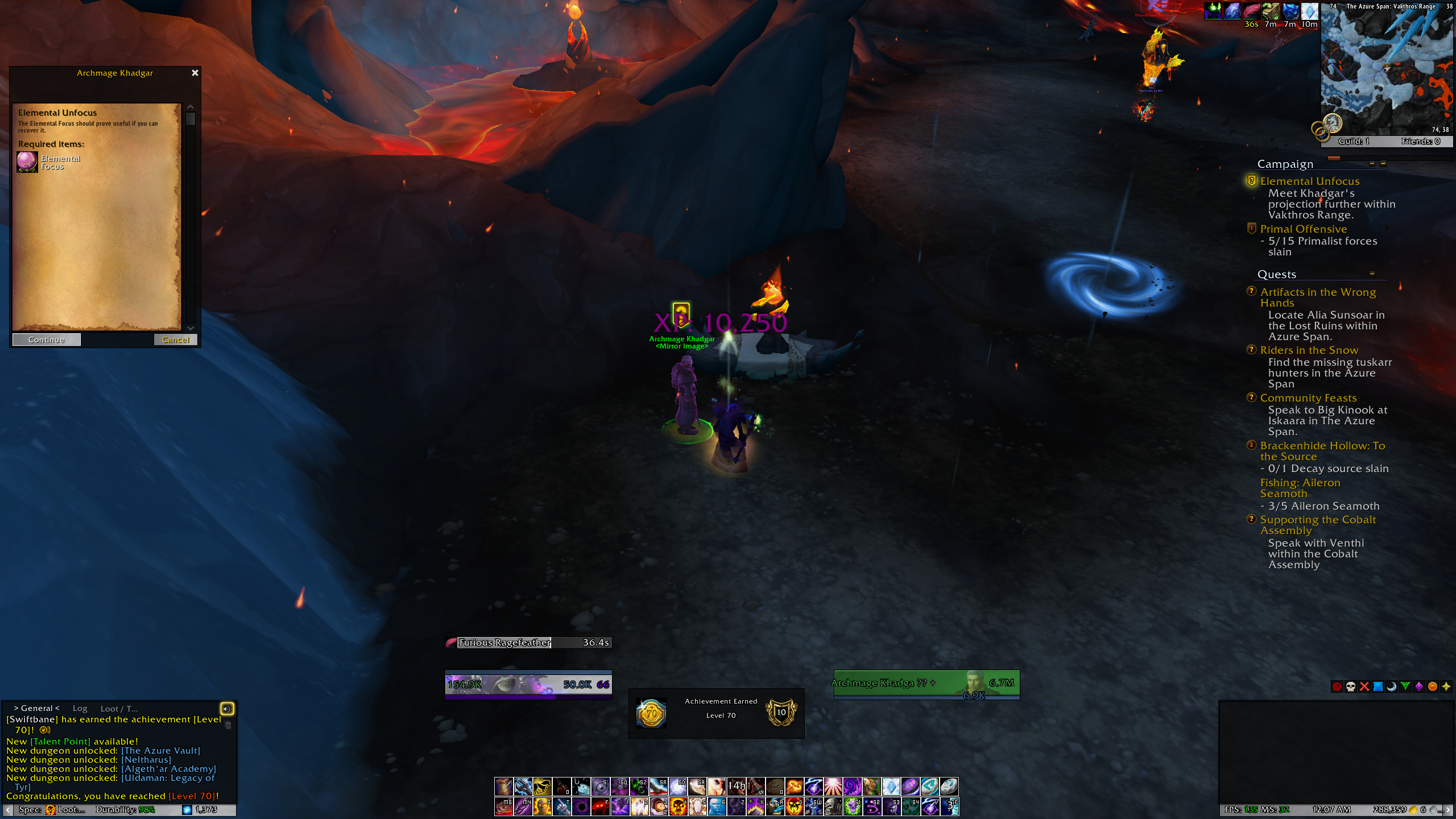Click The Azure Vault link in chat
1456x819 pixels.
tap(160, 750)
